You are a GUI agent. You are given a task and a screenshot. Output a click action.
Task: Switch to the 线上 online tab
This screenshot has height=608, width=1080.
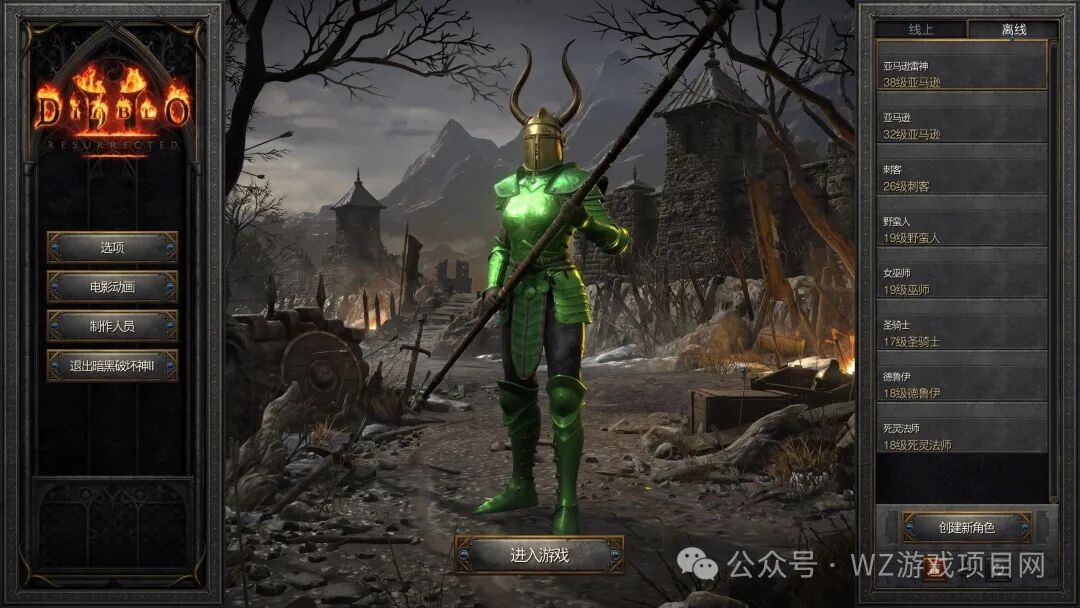tap(921, 30)
